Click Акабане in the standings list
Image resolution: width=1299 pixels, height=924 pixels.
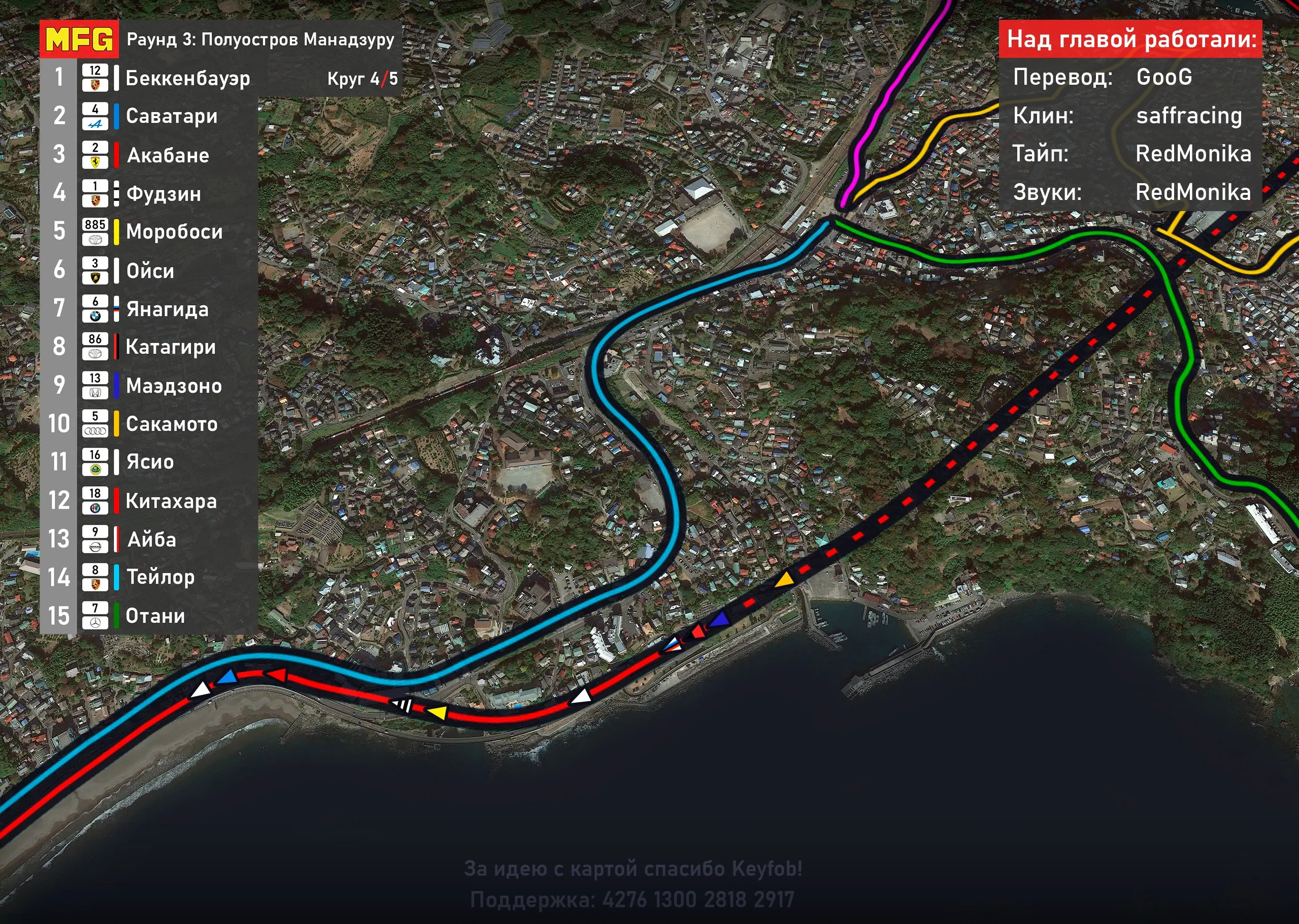(168, 155)
